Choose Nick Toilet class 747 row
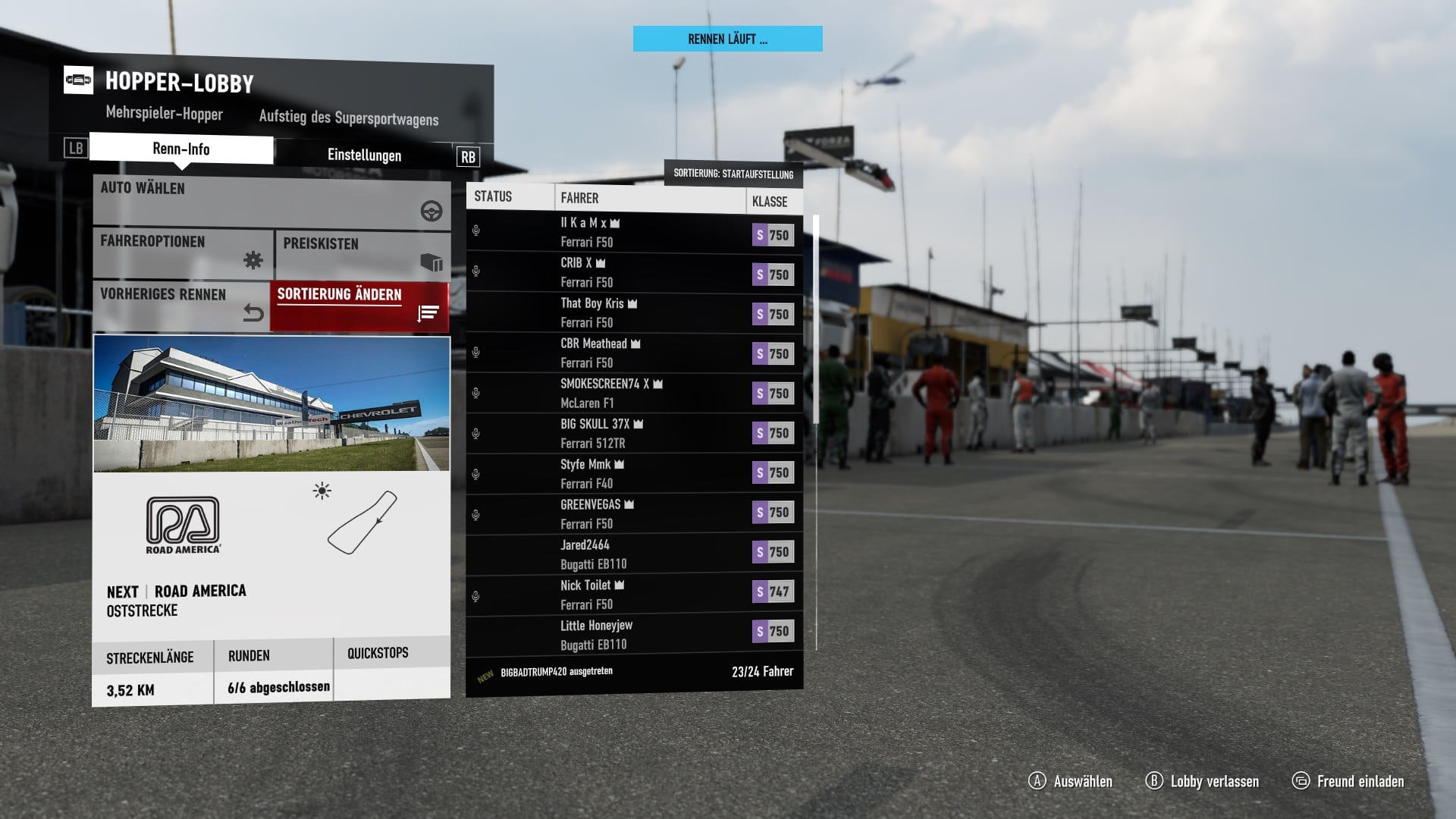The height and width of the screenshot is (819, 1456). [x=634, y=595]
